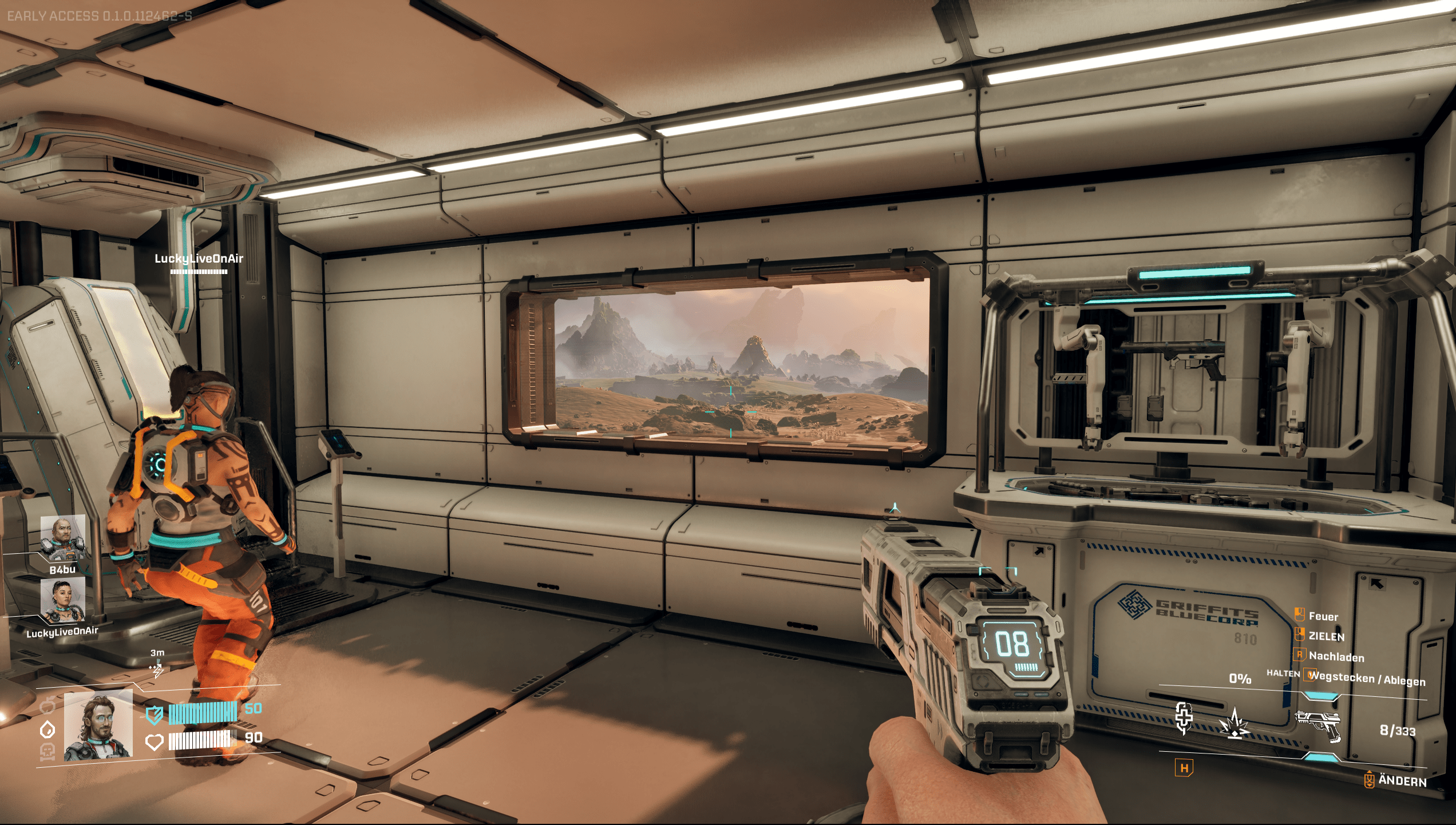Check the apple hunger status icon
This screenshot has width=1456, height=825.
pyautogui.click(x=48, y=705)
